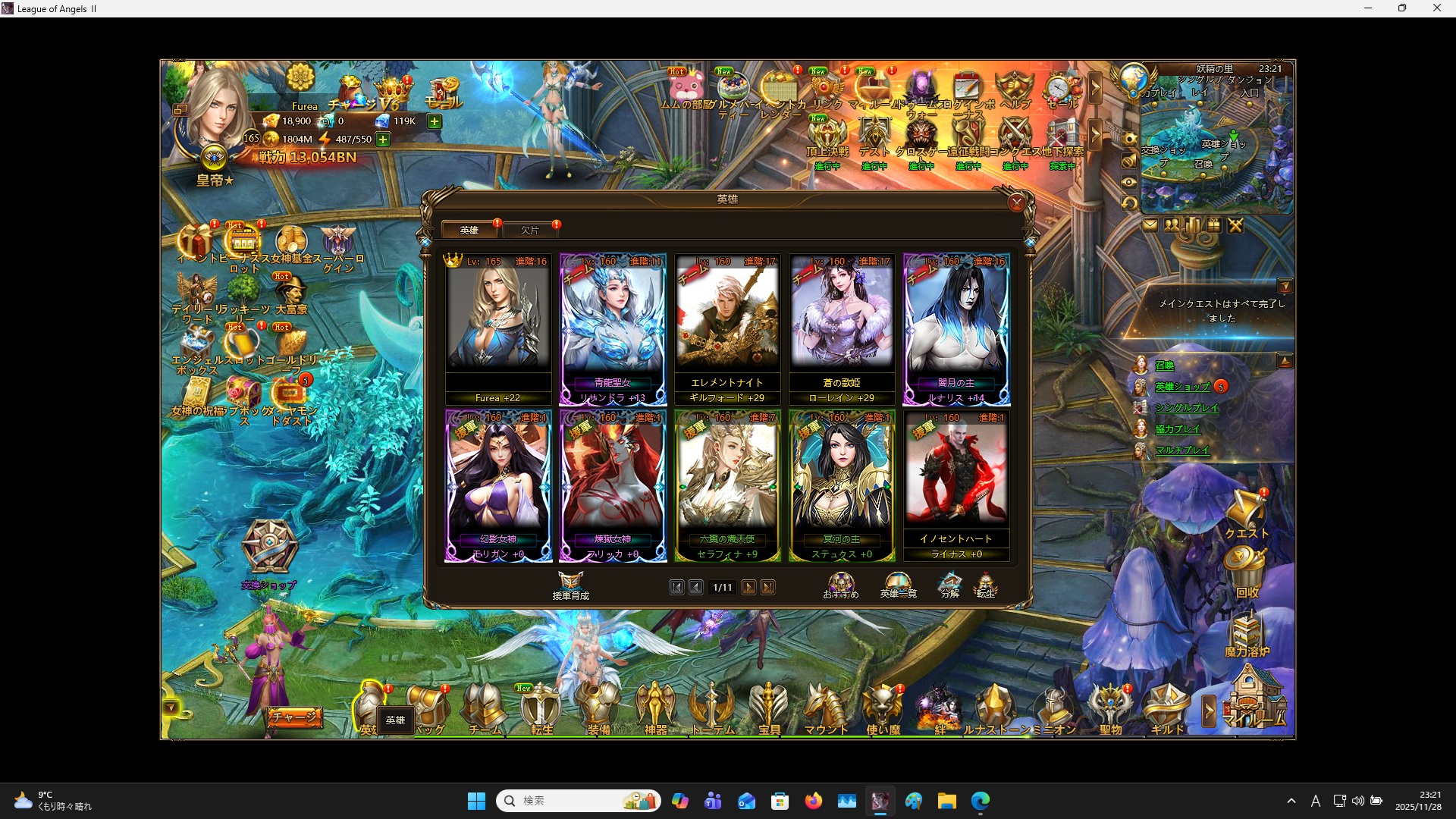Collapse the hero dialog via its side arrow
The width and height of the screenshot is (1456, 819).
pos(1030,241)
